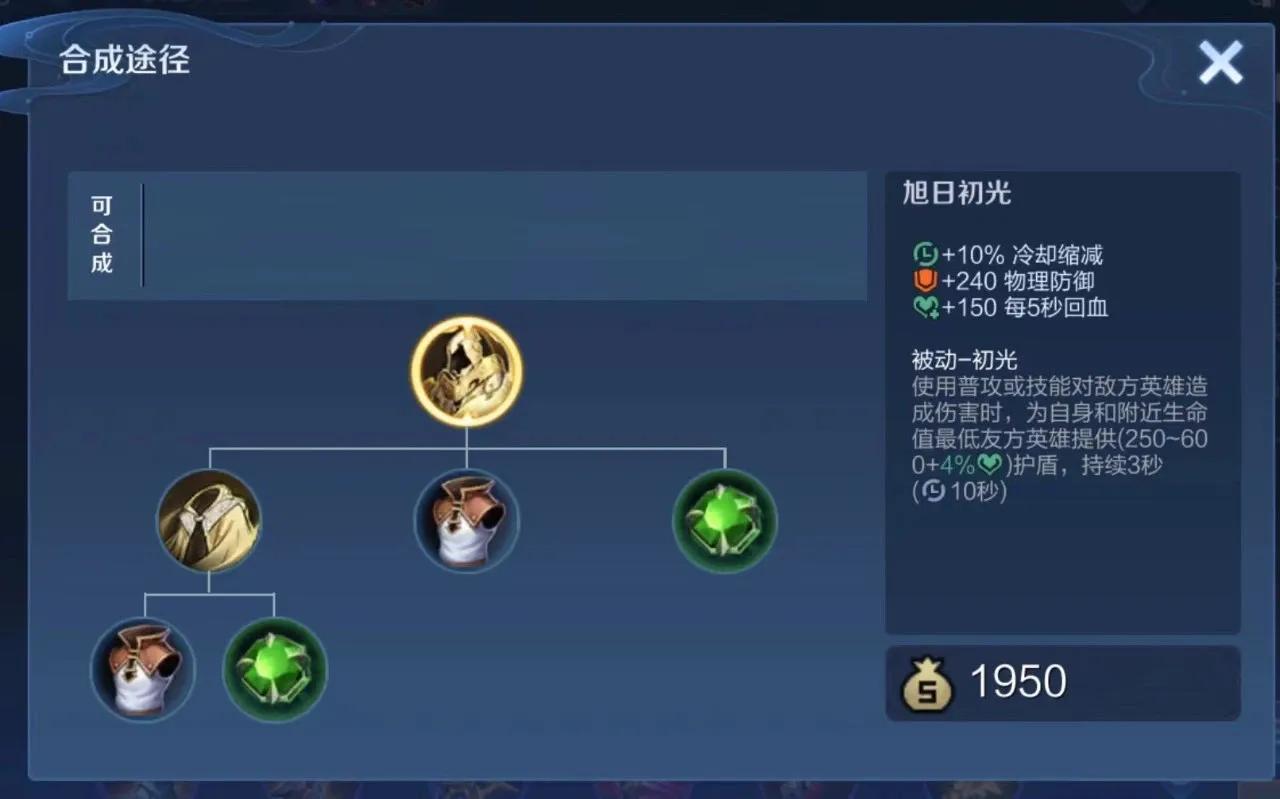Click the bottom-left leather armor component
This screenshot has height=799, width=1280.
point(144,669)
